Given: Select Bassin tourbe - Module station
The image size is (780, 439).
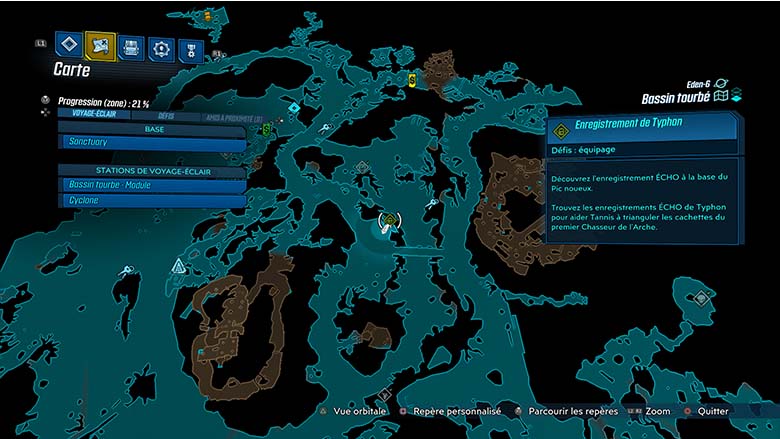Looking at the screenshot, I should [x=150, y=185].
